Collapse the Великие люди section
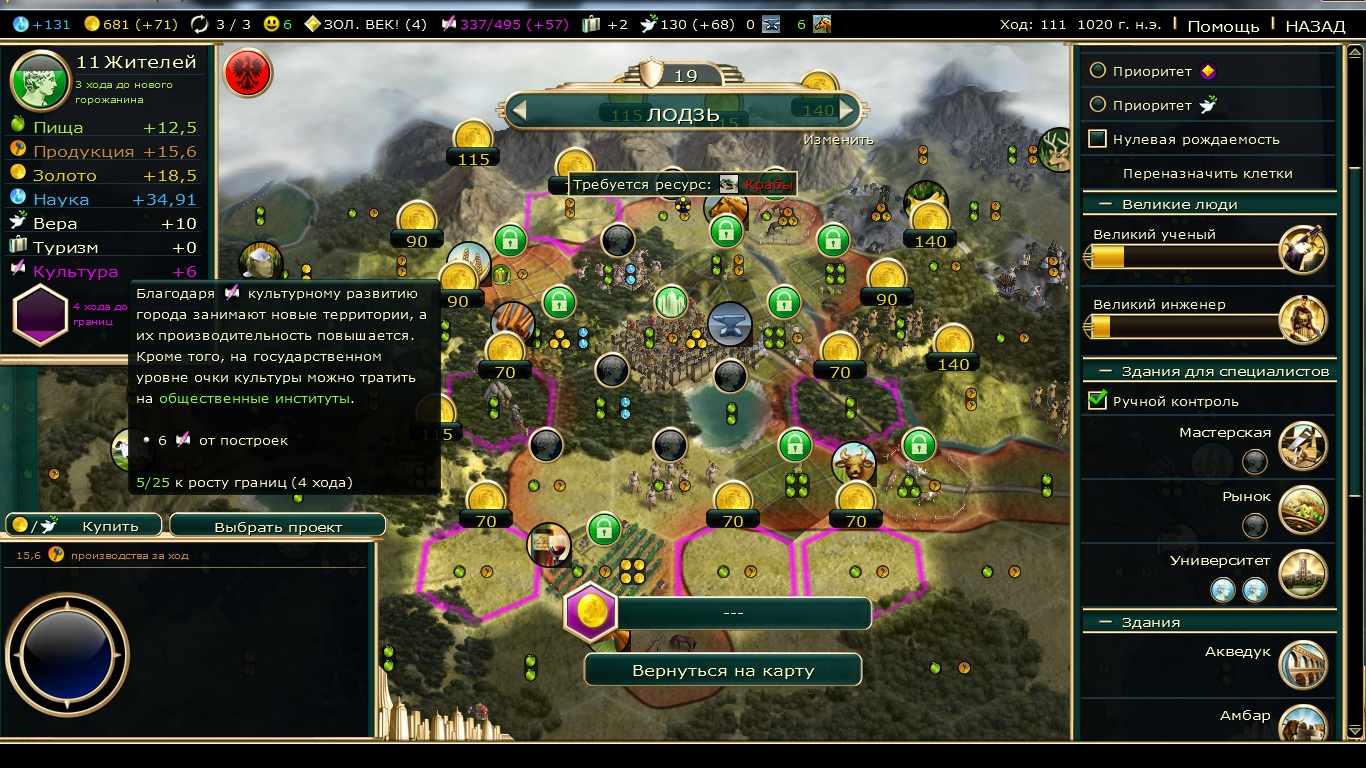Image resolution: width=1366 pixels, height=768 pixels. coord(1106,204)
